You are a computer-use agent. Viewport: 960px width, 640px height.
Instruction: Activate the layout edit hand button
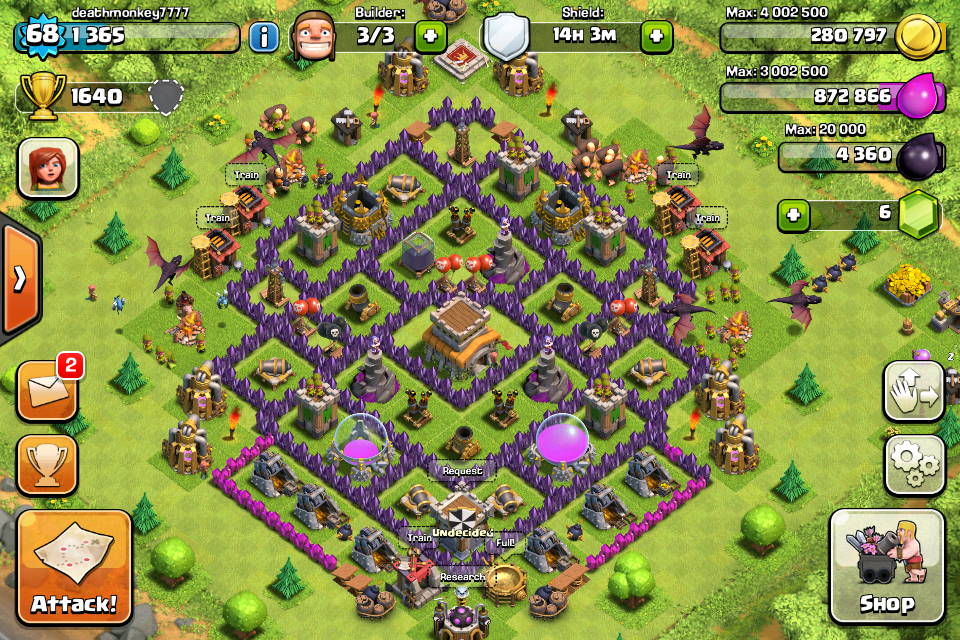(914, 390)
